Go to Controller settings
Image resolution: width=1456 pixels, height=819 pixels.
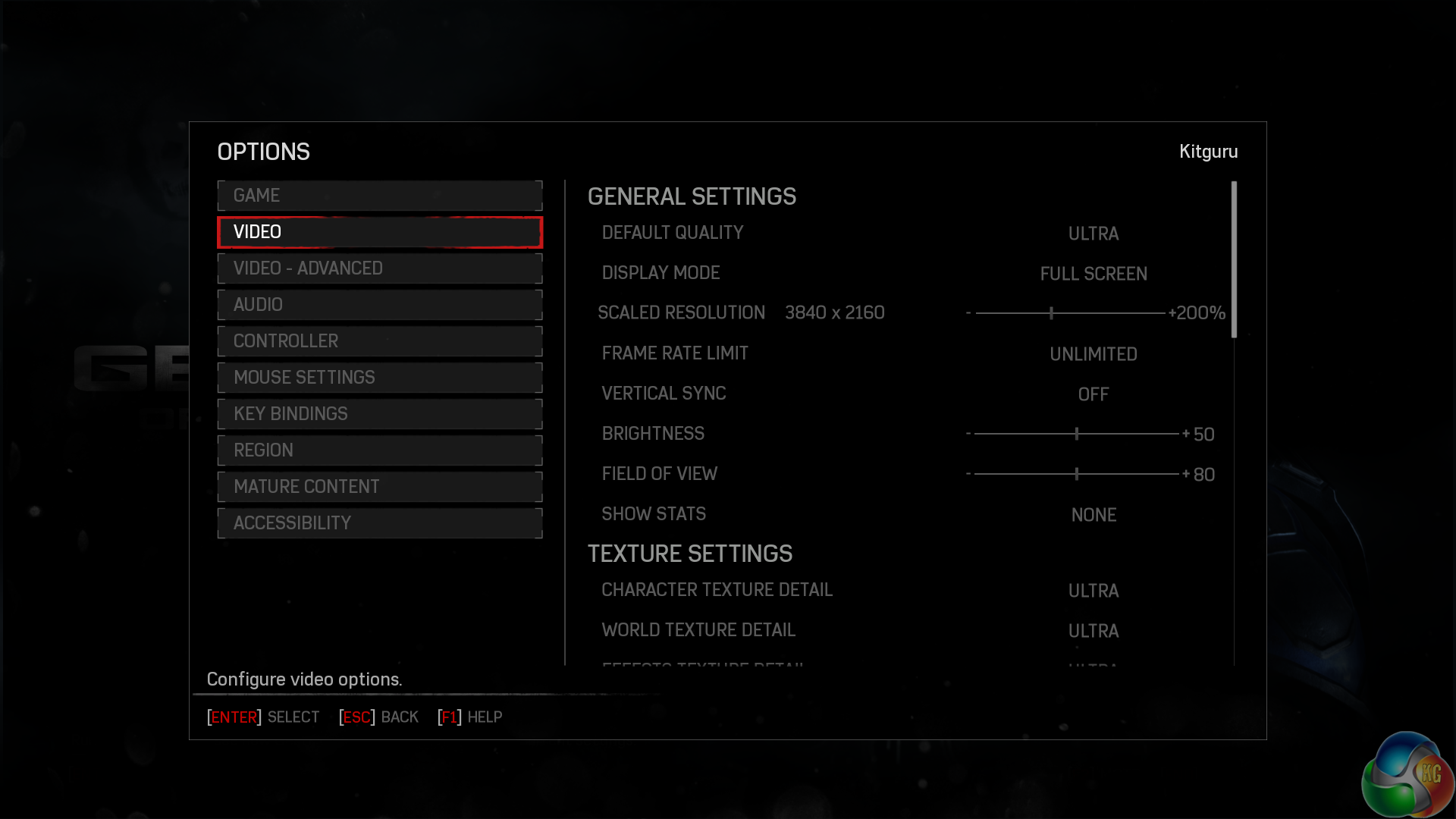[x=379, y=341]
